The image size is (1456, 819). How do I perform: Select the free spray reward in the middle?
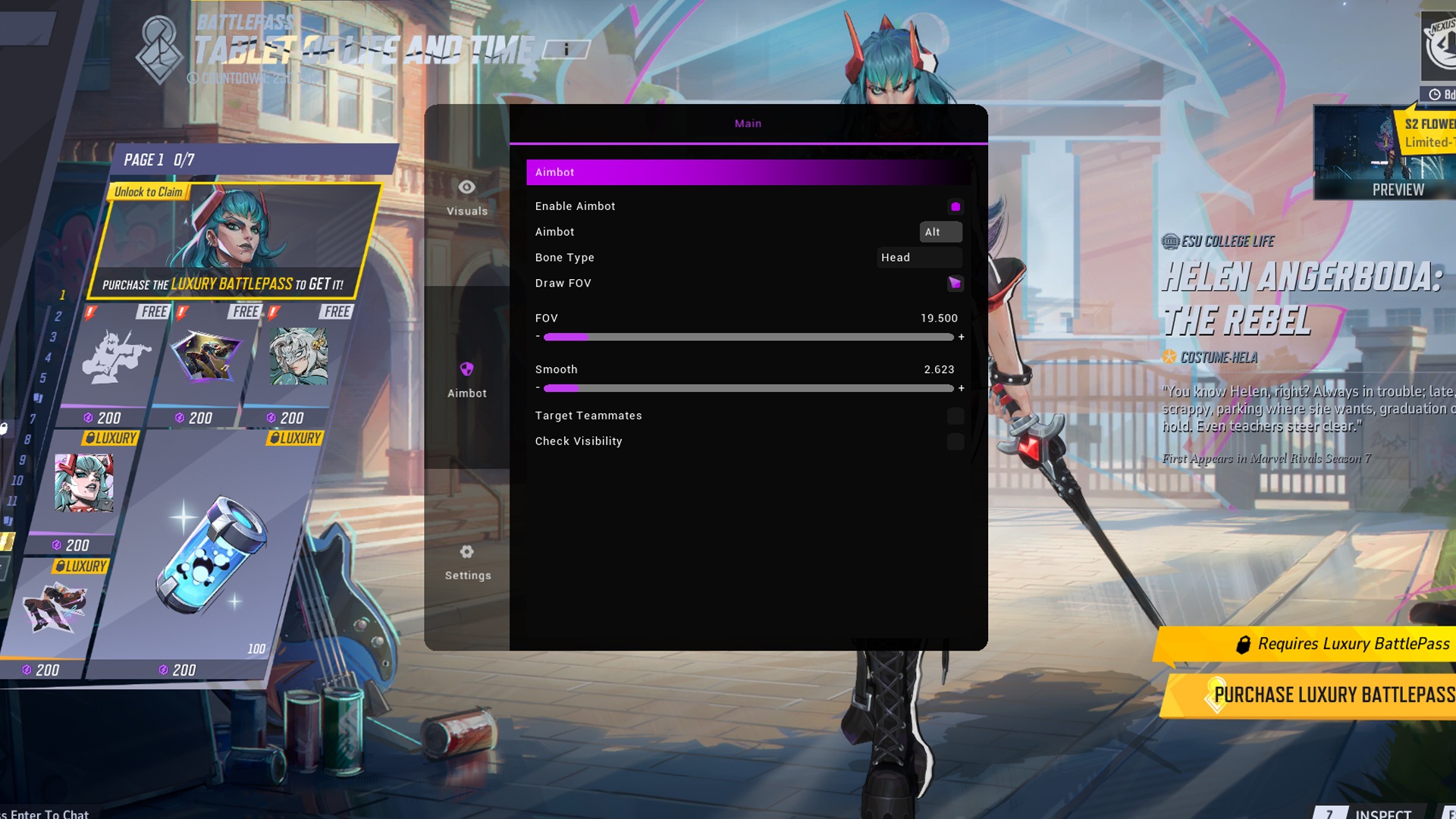coord(206,356)
